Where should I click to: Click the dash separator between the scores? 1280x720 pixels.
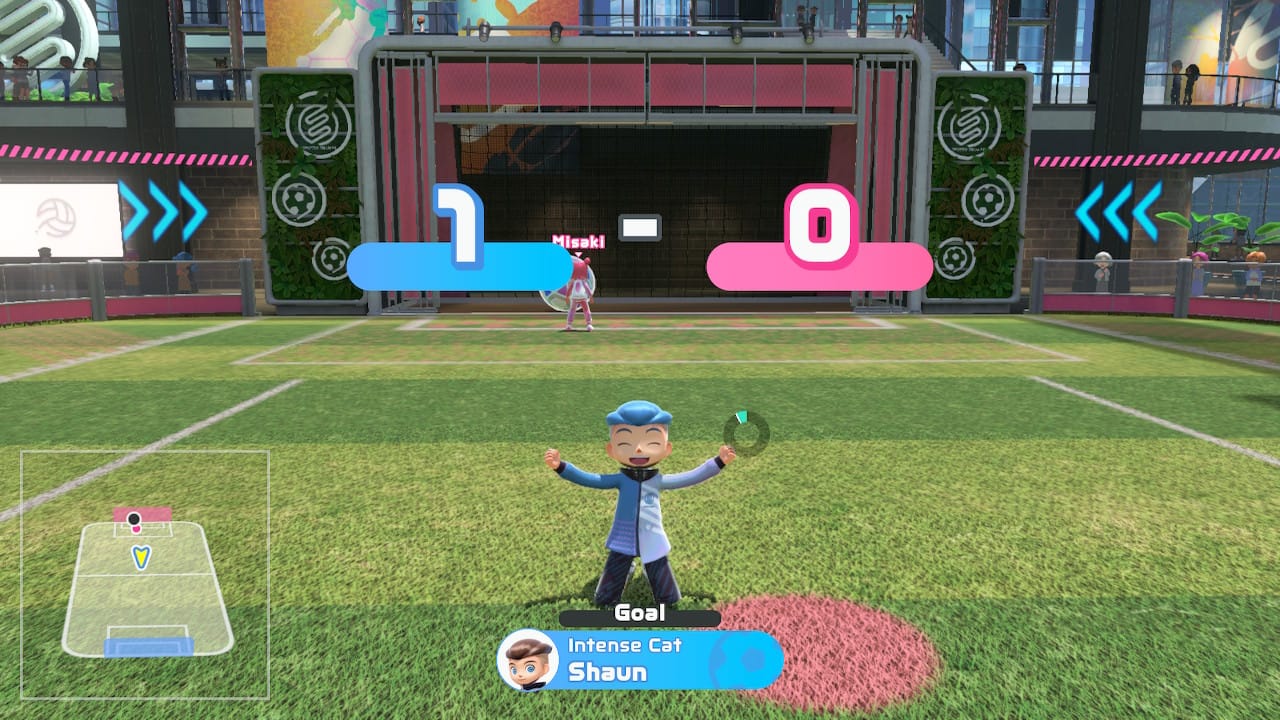(x=641, y=227)
